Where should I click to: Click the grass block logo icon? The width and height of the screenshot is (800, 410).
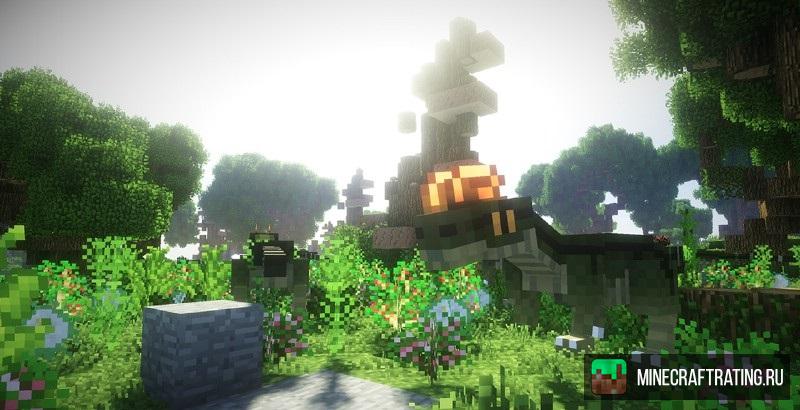609,378
